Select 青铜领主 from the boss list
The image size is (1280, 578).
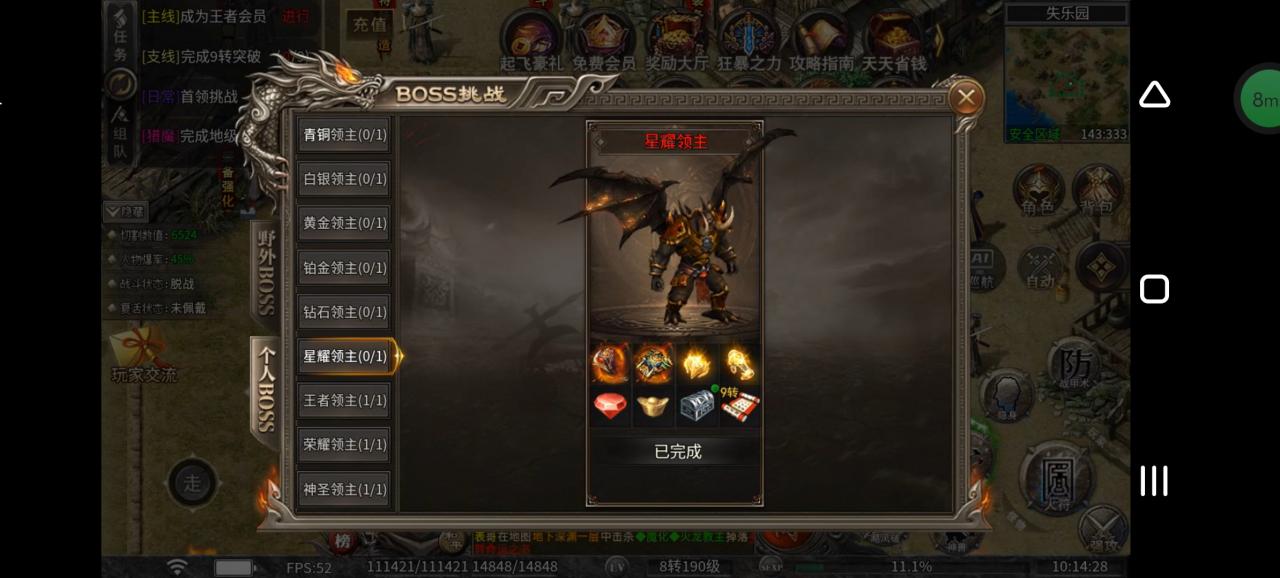pos(345,135)
